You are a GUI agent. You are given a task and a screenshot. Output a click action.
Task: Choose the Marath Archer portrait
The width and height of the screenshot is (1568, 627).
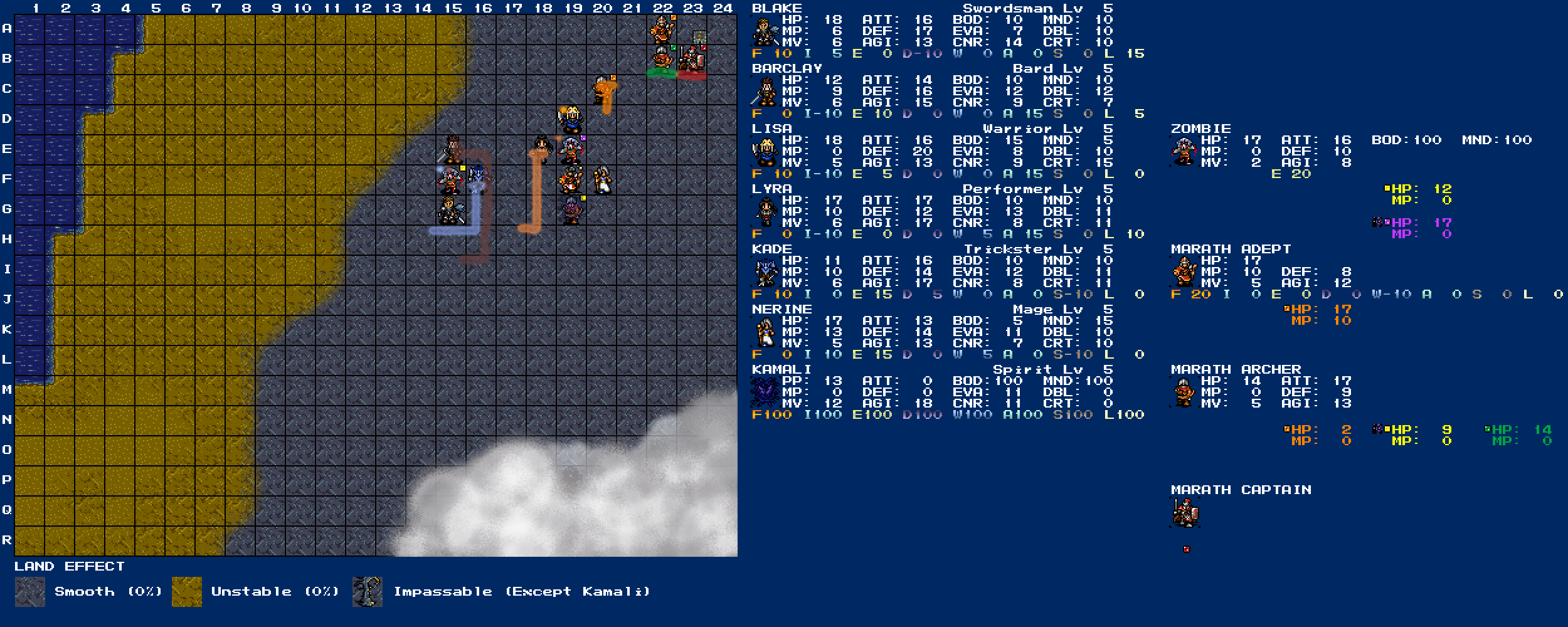click(x=1184, y=393)
